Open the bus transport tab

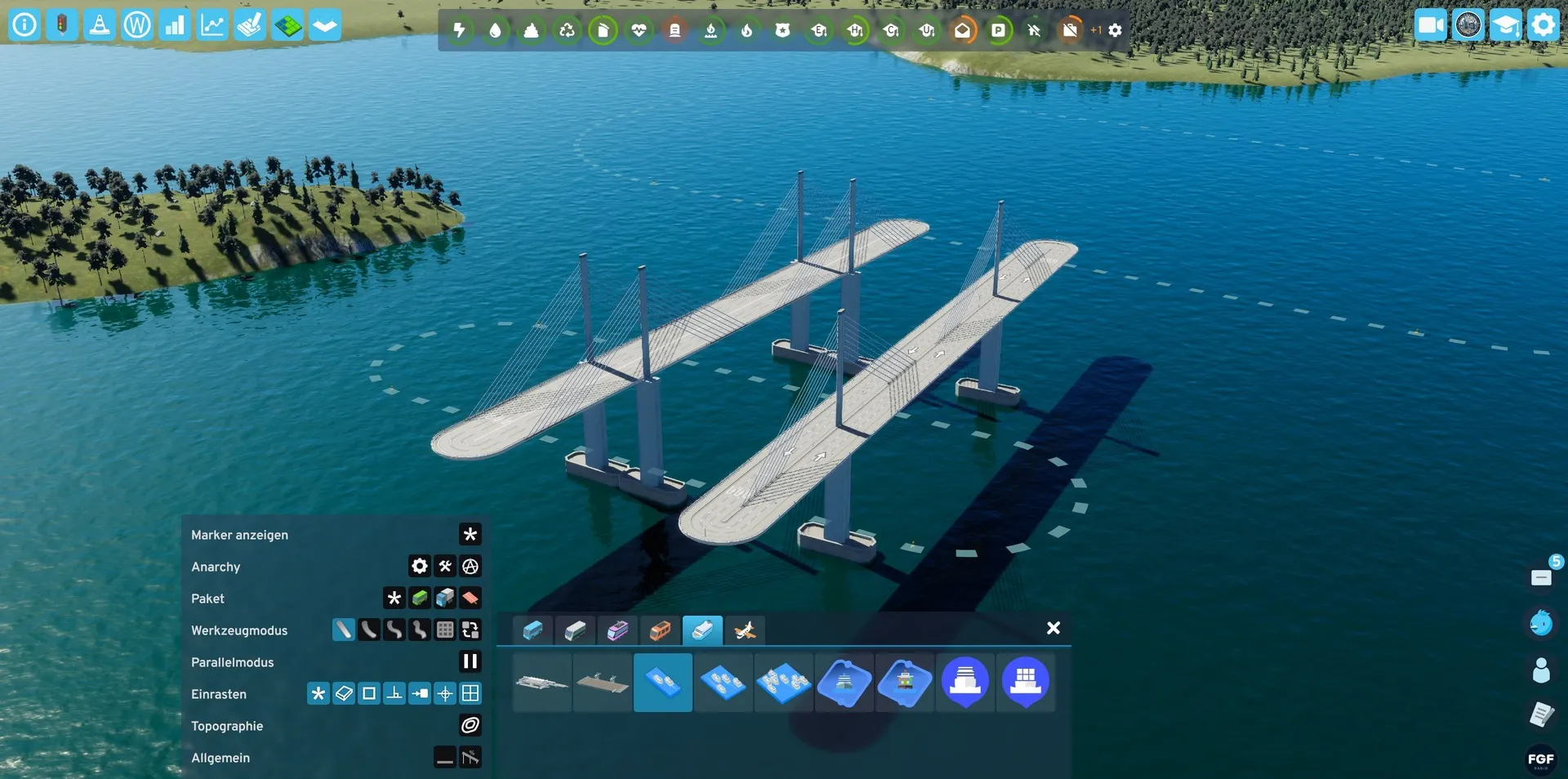coord(533,630)
